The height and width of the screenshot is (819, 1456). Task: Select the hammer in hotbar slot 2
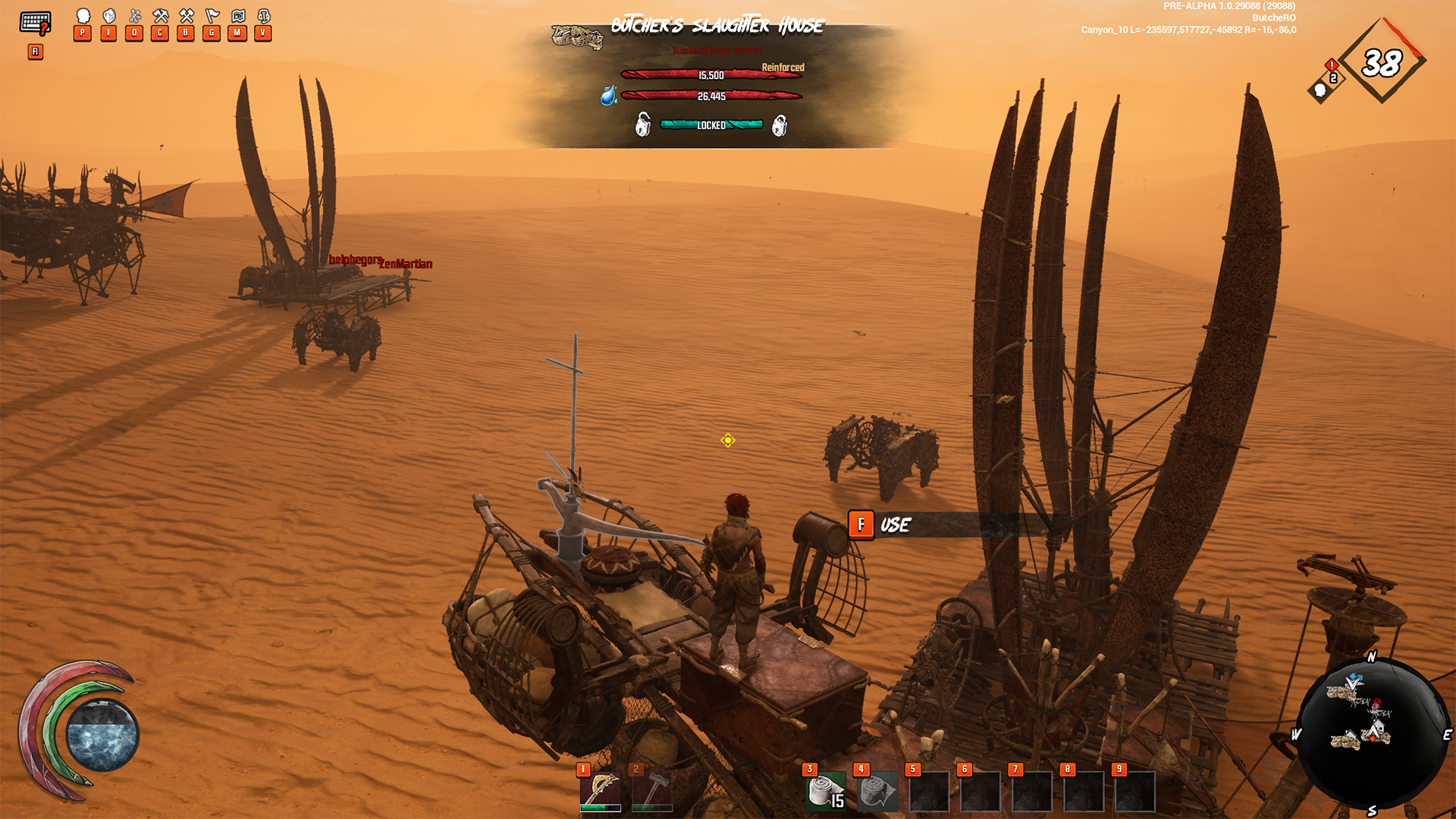[651, 792]
